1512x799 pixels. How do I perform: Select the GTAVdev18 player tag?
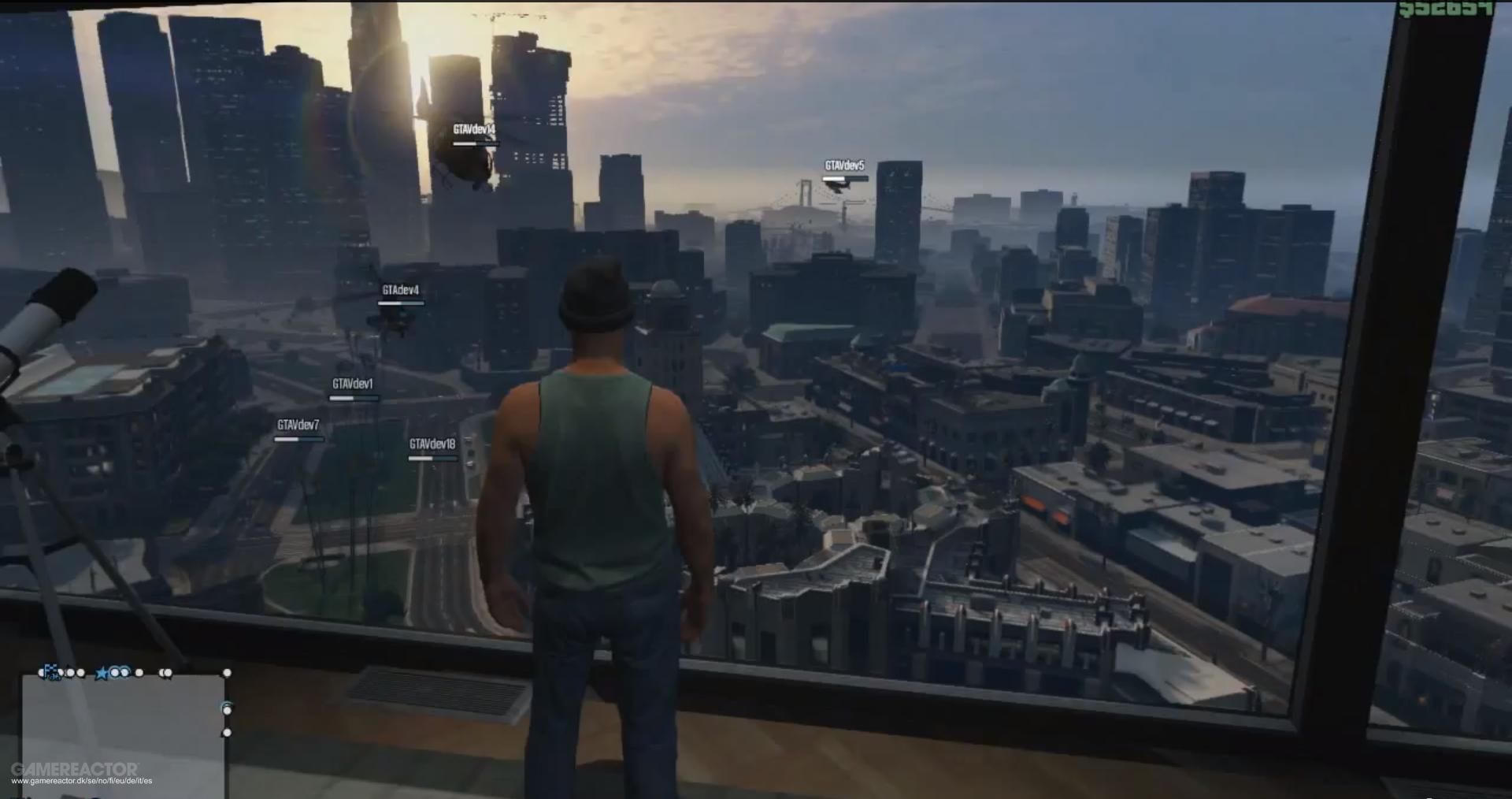coord(431,444)
